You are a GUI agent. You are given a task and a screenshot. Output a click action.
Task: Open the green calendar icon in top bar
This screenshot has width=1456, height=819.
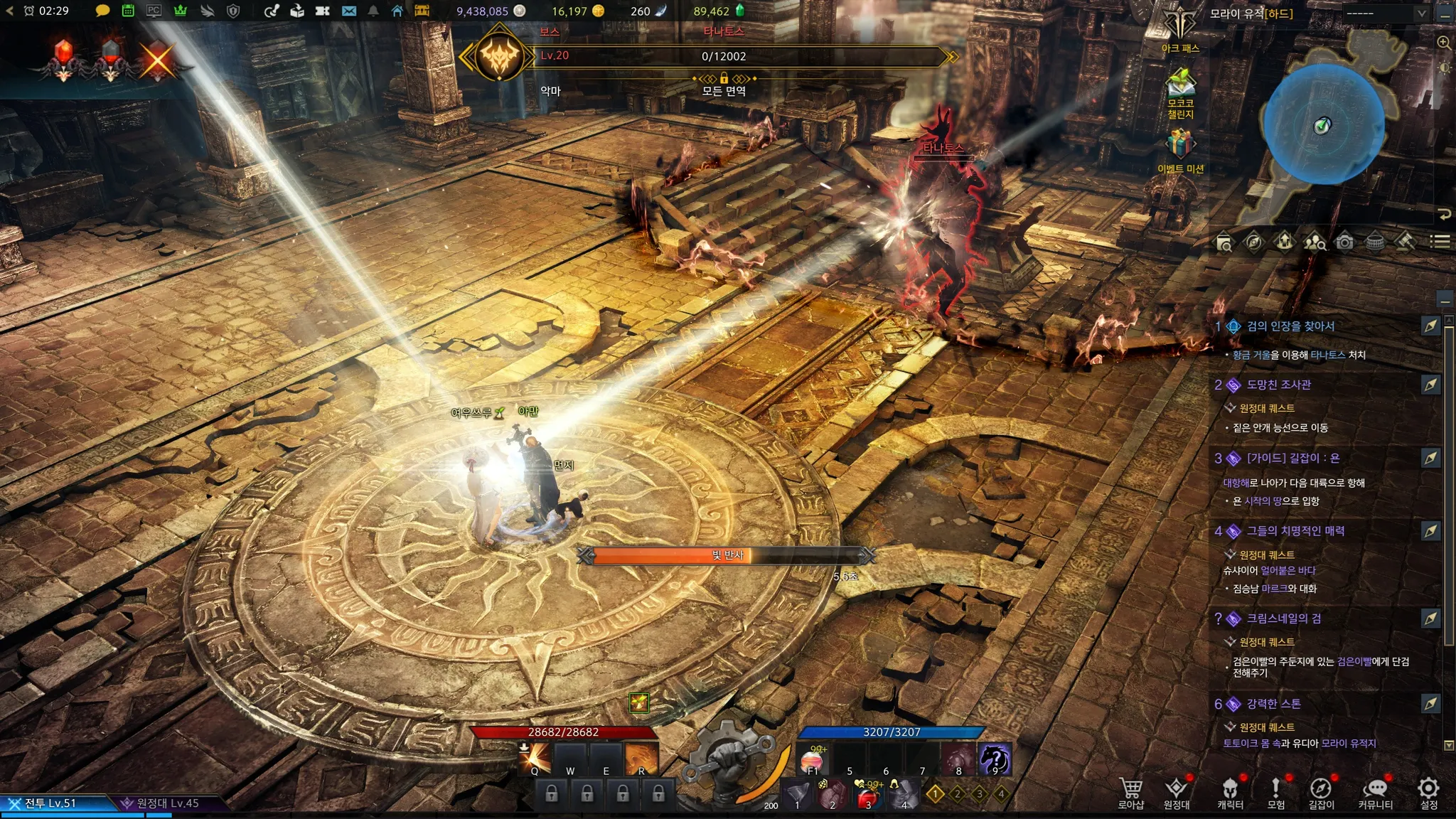(128, 11)
